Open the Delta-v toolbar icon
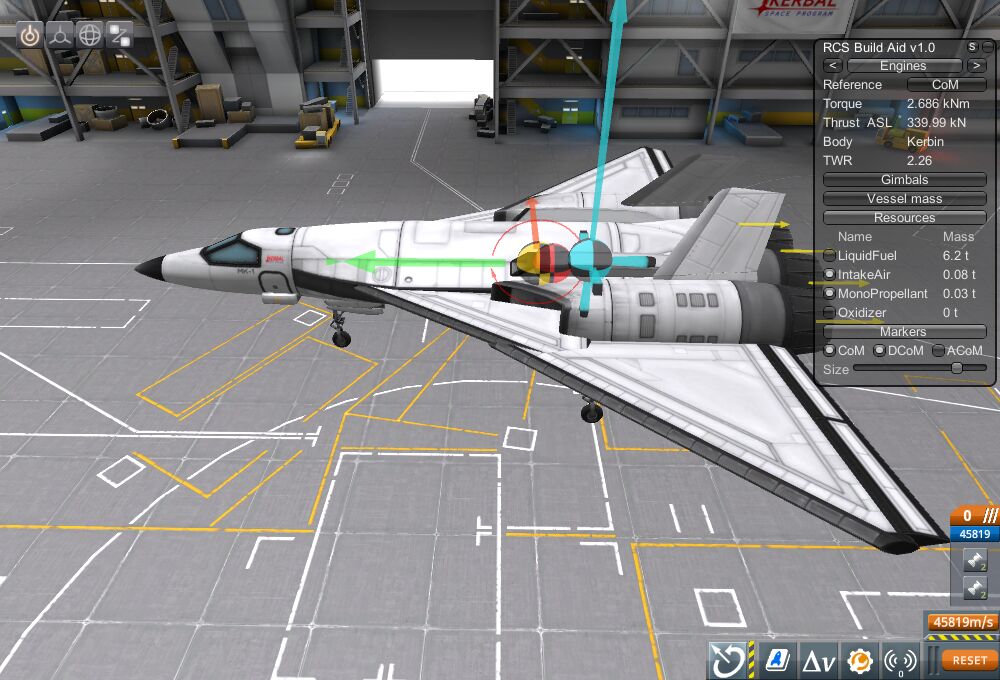 820,660
